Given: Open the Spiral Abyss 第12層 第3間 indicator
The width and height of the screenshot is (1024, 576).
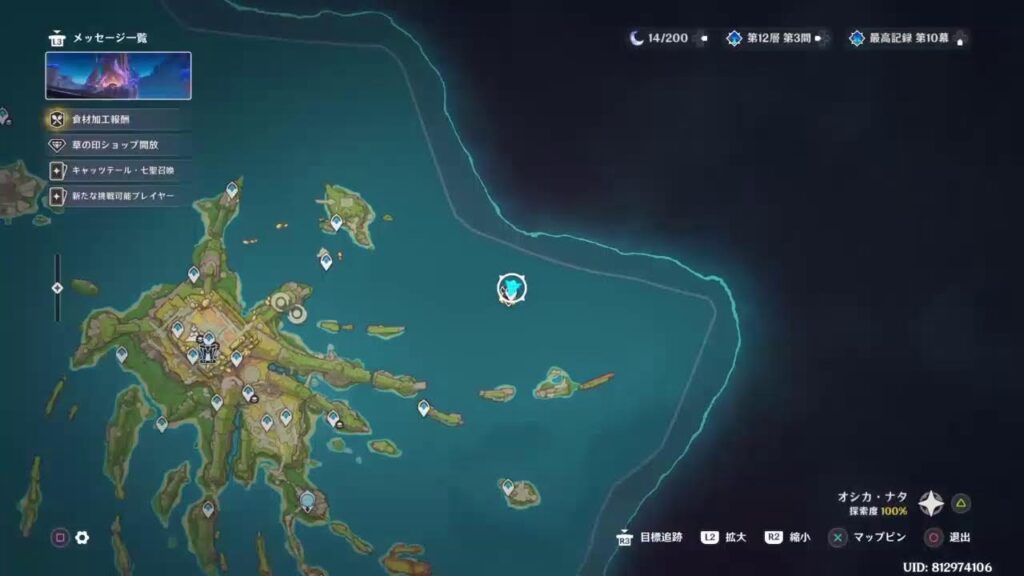Looking at the screenshot, I should [780, 39].
